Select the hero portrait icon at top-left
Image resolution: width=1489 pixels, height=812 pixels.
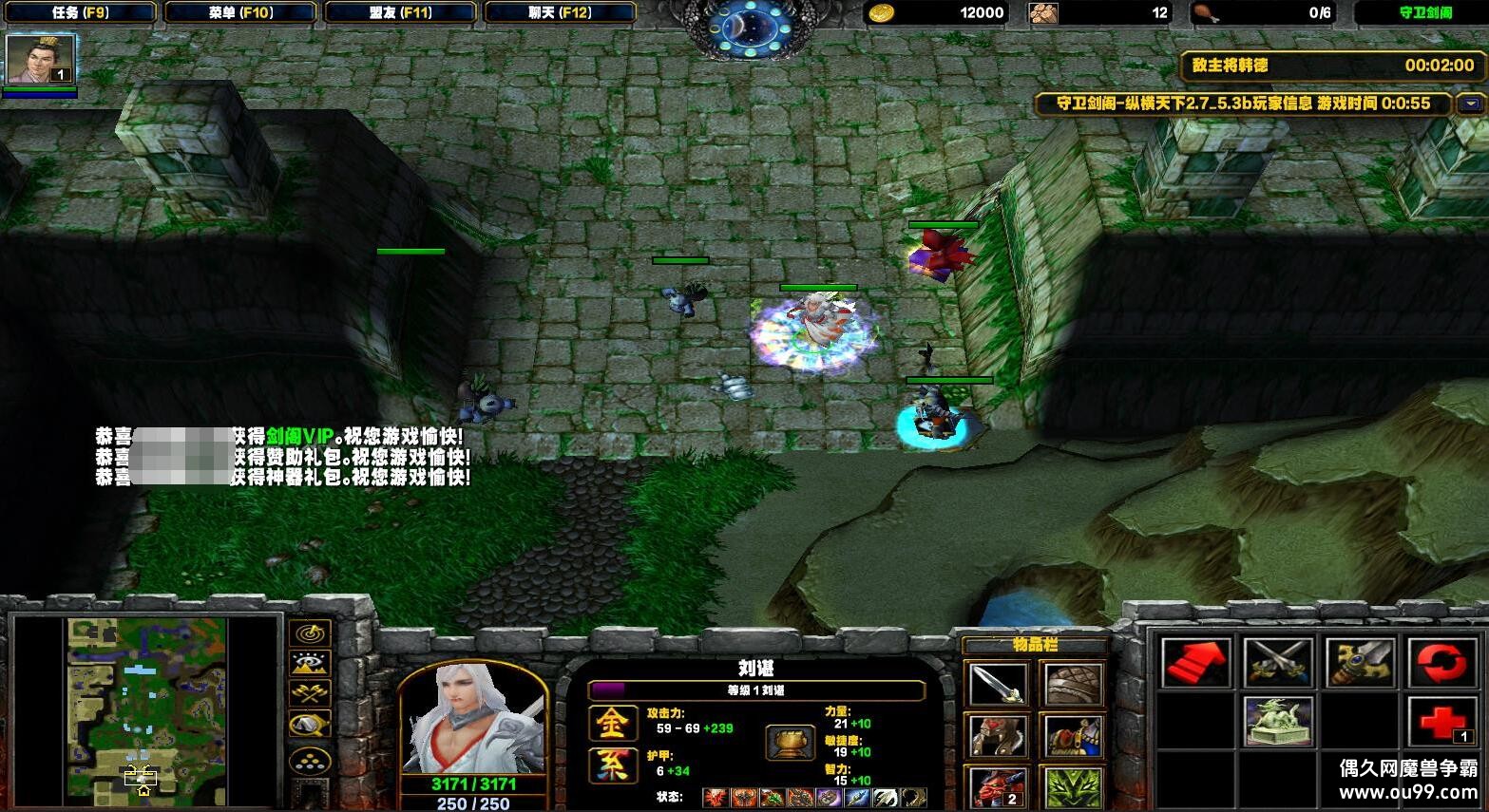(x=40, y=60)
